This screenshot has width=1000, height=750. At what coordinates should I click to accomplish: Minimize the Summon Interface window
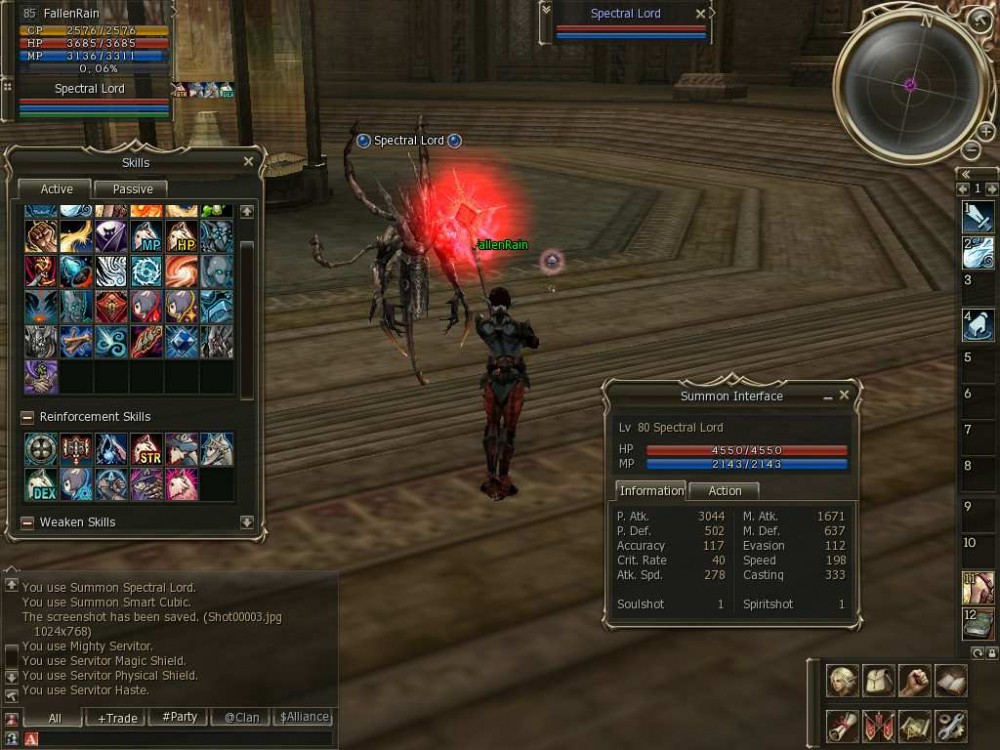click(x=828, y=397)
